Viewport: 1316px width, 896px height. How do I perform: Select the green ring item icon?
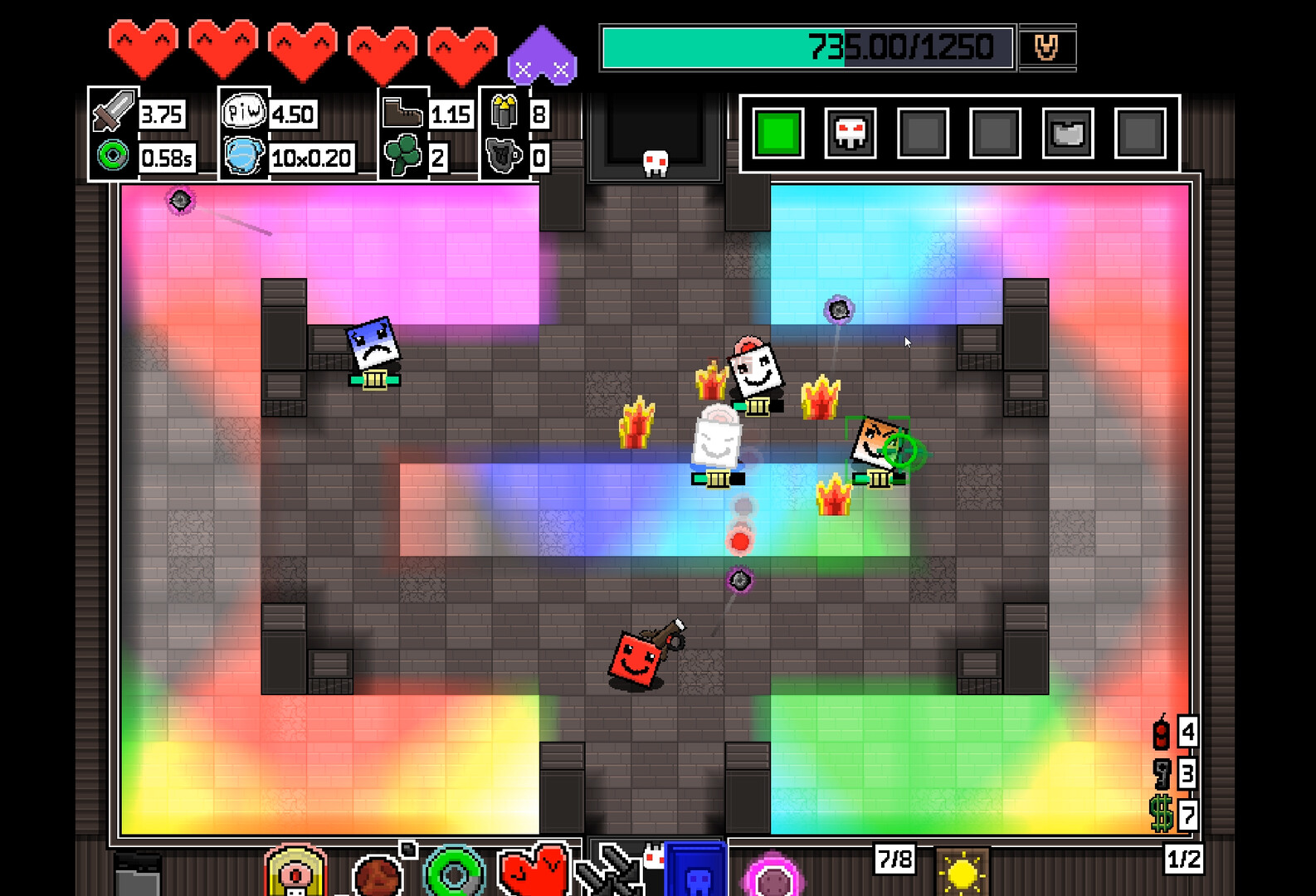454,873
